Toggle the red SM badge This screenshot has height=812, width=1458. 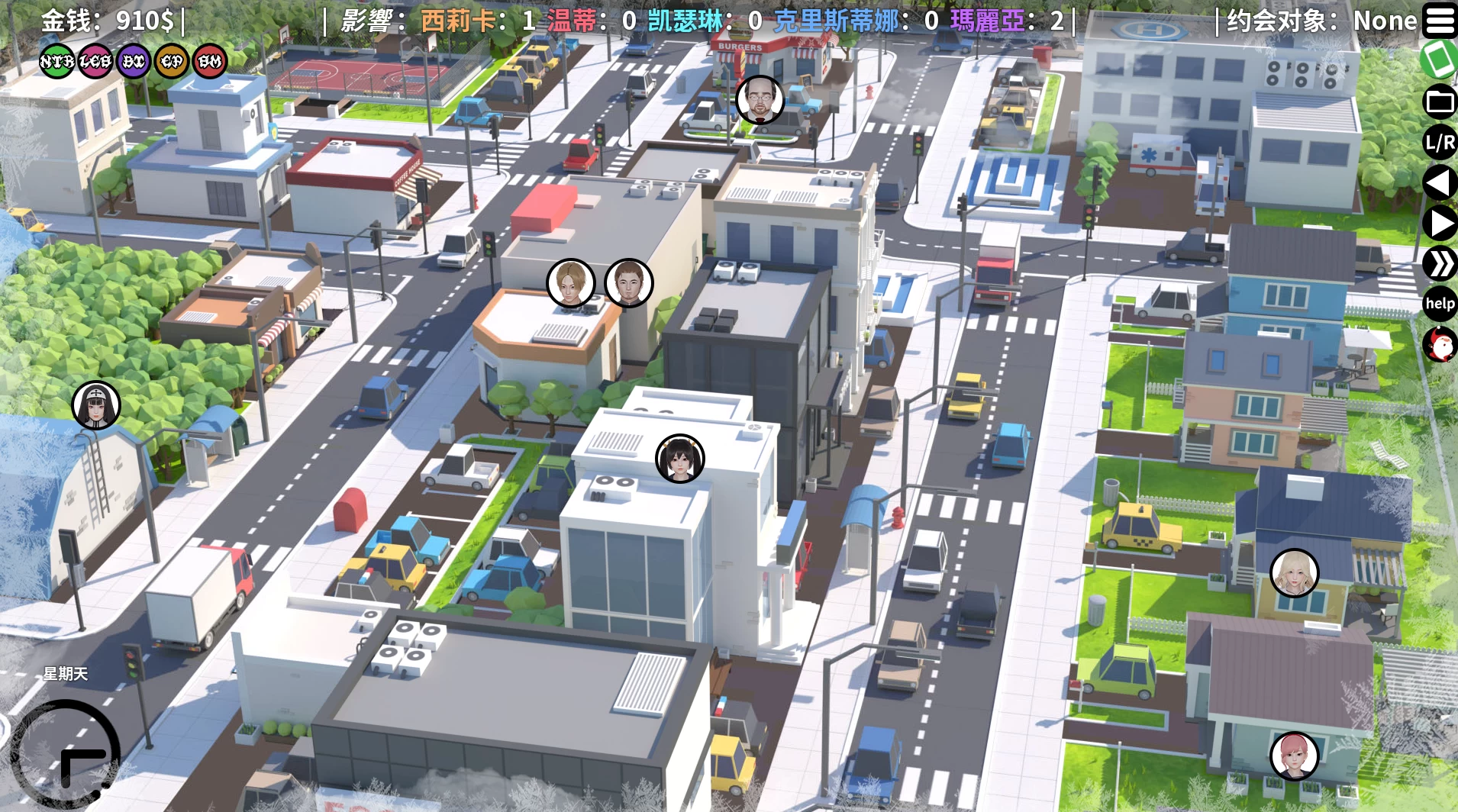click(210, 61)
